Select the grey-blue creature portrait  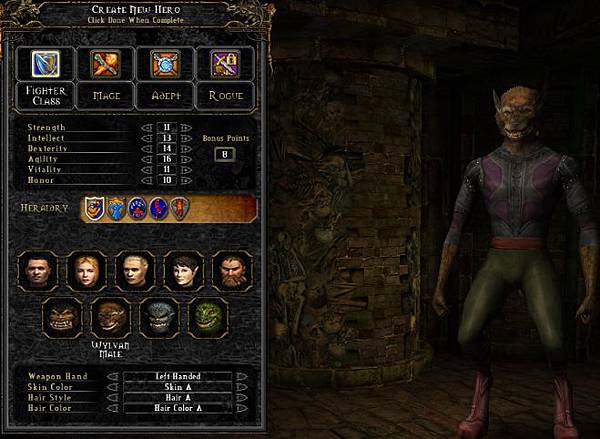pyautogui.click(x=160, y=319)
